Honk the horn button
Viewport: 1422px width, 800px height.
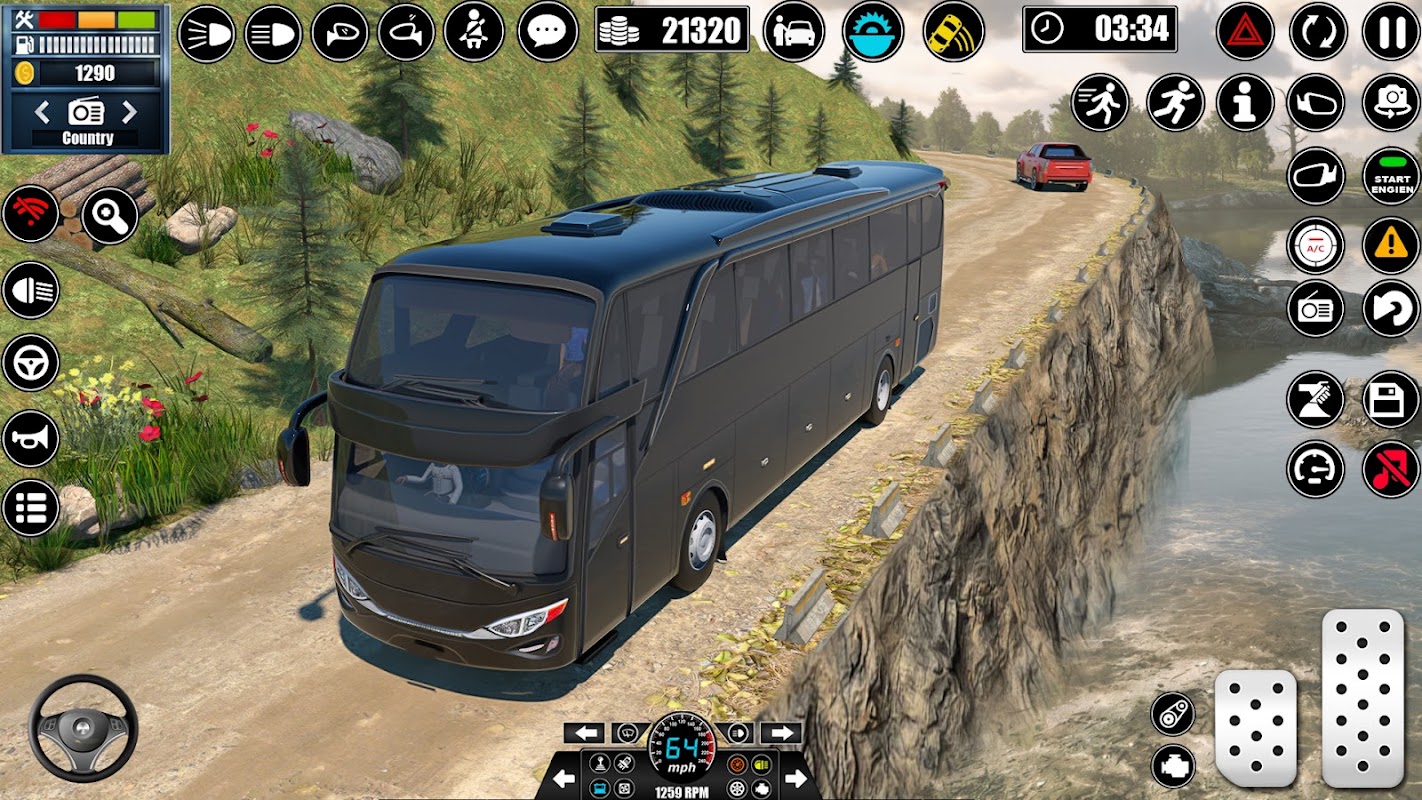[30, 438]
